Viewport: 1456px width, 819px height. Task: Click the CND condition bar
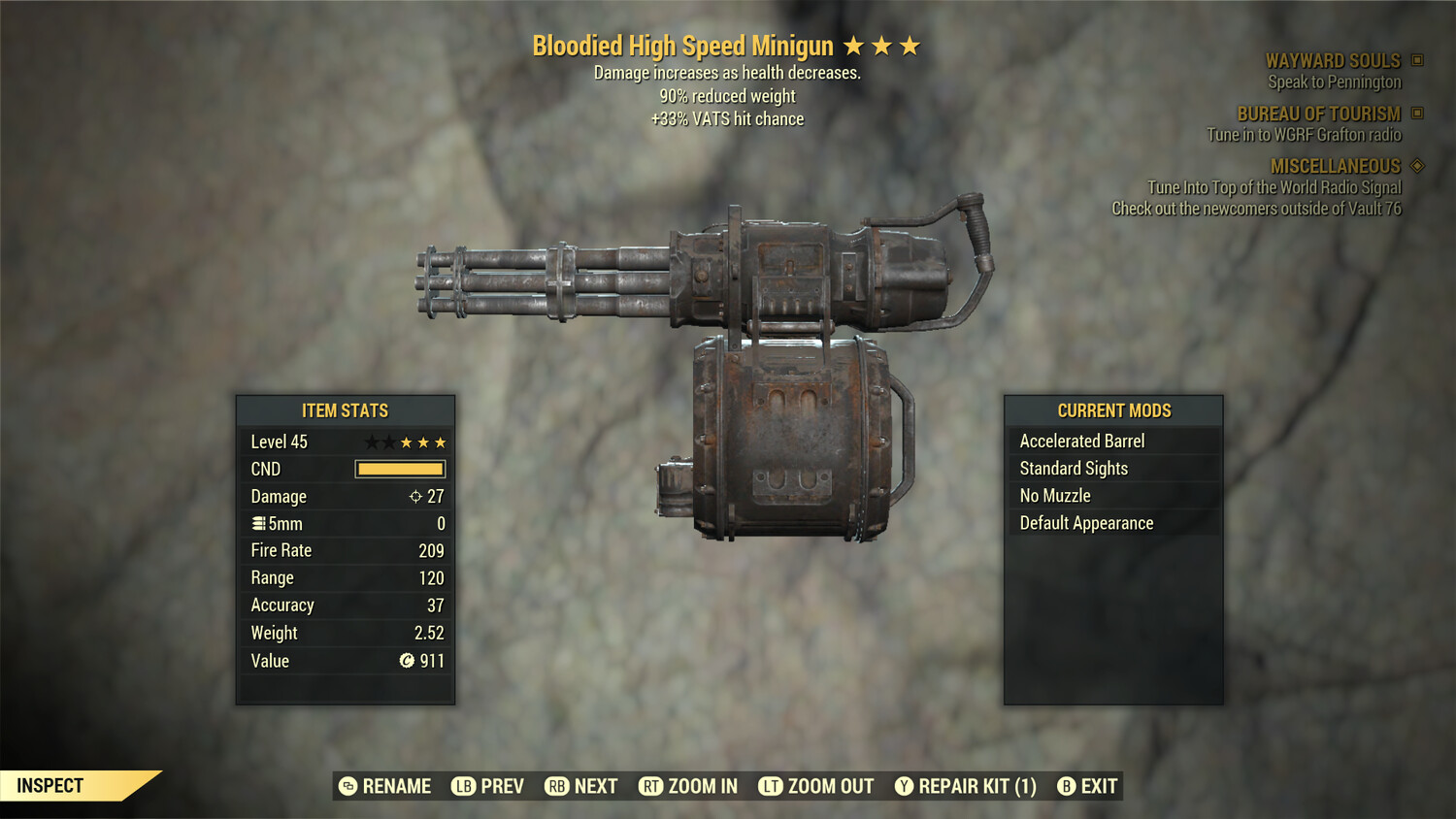tap(400, 469)
